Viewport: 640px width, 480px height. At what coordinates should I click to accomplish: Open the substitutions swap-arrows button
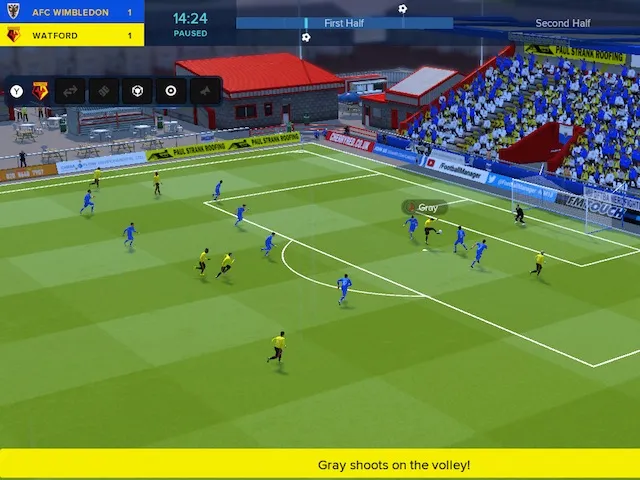[x=70, y=91]
